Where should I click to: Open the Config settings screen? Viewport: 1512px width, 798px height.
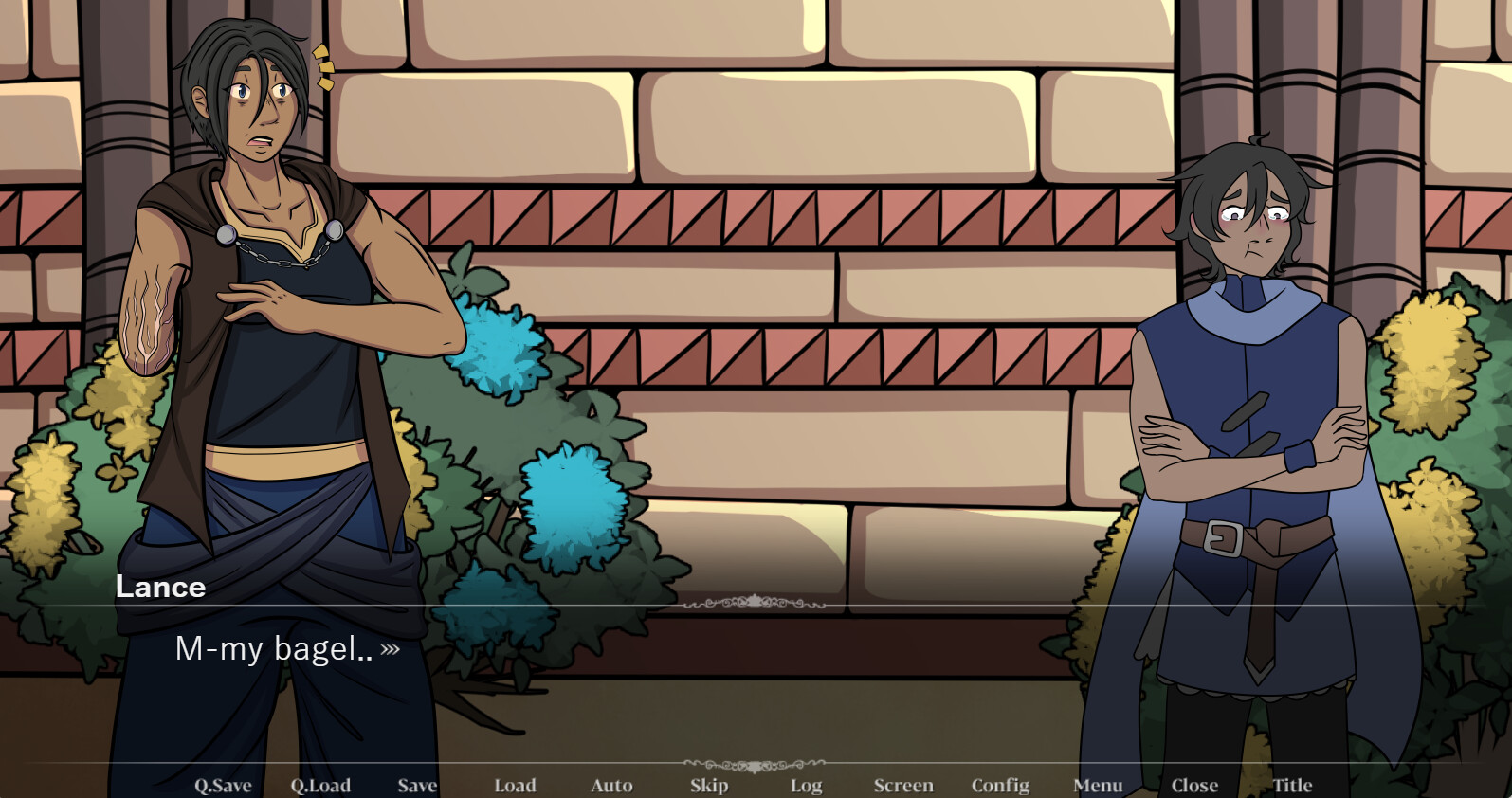pos(1000,786)
